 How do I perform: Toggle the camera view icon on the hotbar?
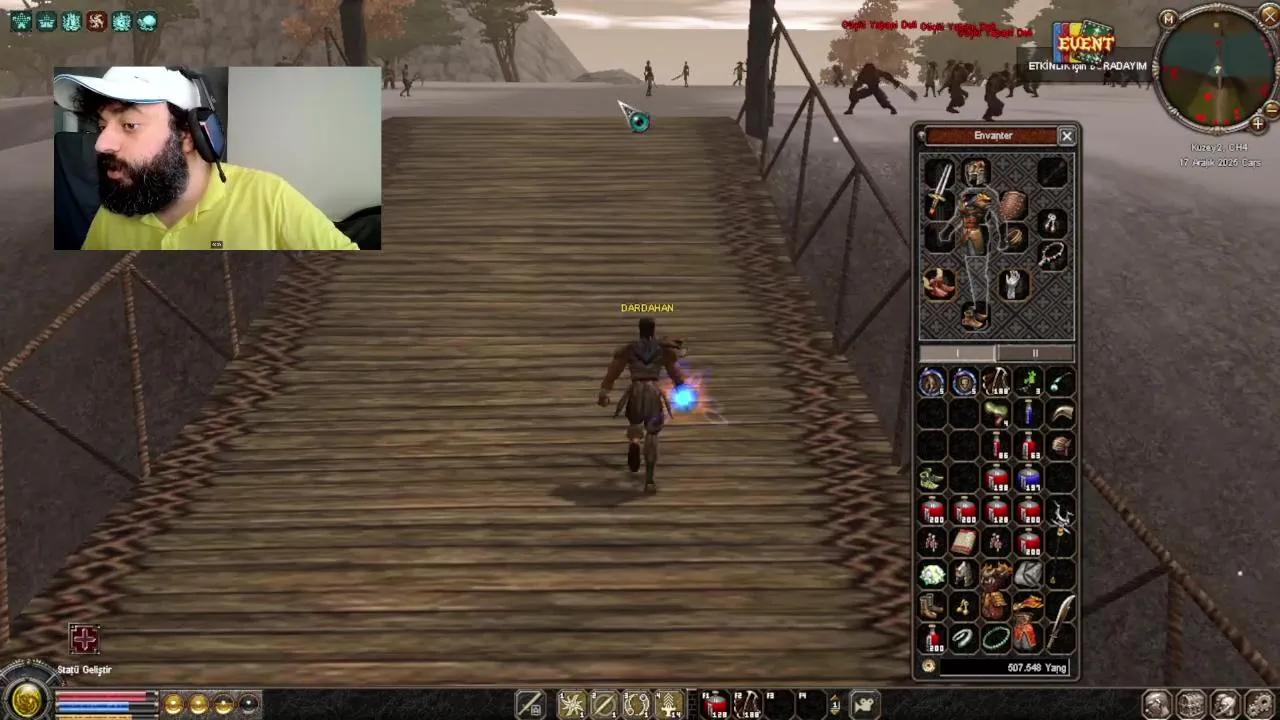864,703
